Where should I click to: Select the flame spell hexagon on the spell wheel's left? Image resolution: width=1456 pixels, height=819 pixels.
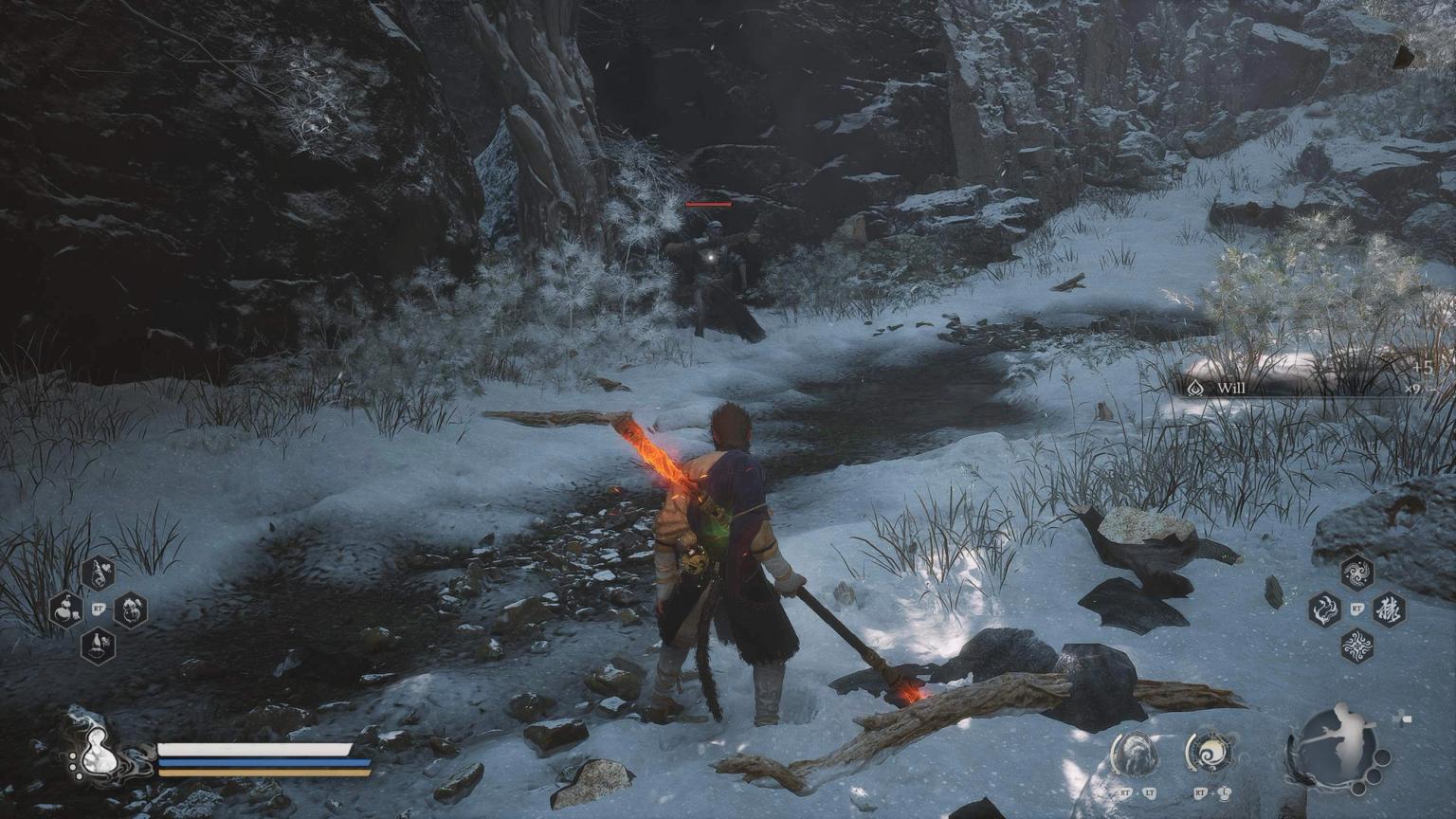coord(1325,610)
